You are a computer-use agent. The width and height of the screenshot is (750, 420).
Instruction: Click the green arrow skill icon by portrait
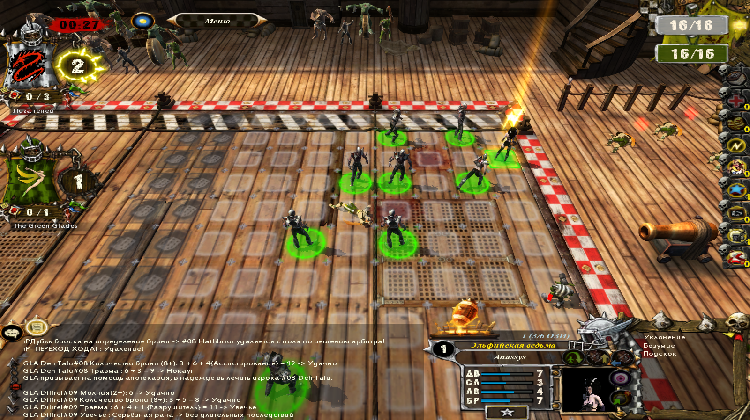(x=622, y=401)
